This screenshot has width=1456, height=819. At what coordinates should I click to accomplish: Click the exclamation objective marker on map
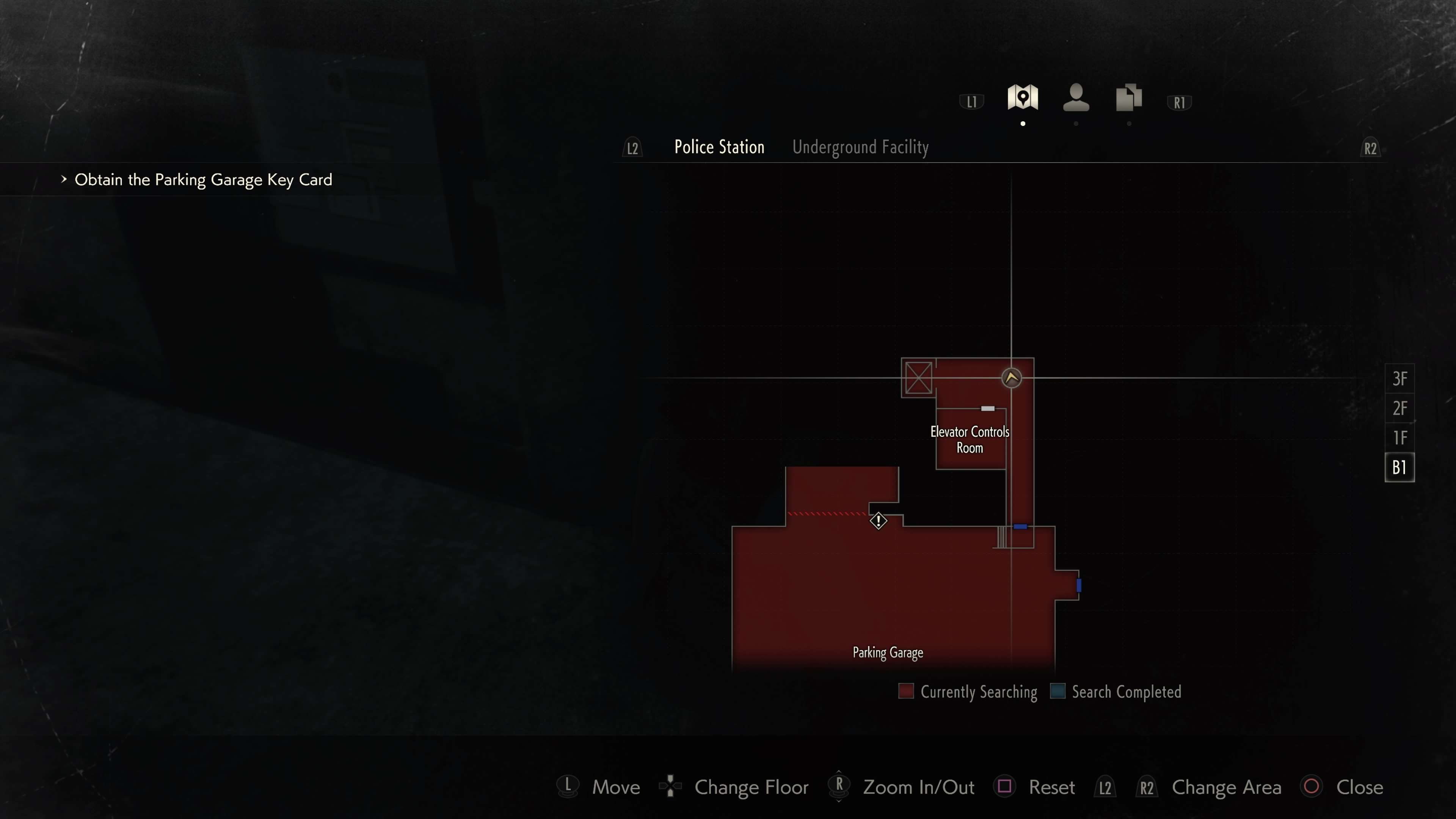pos(879,521)
